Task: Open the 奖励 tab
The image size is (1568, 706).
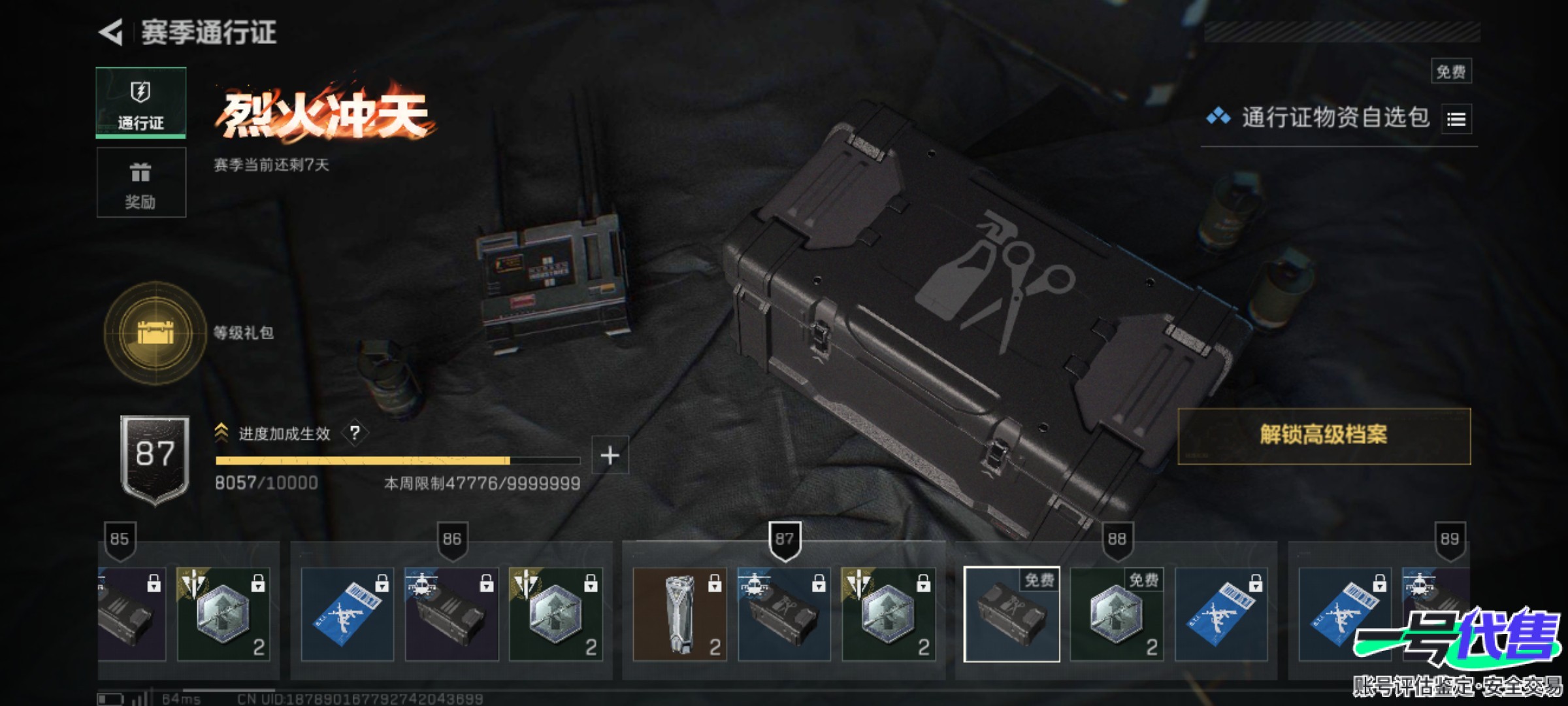Action: coord(140,182)
